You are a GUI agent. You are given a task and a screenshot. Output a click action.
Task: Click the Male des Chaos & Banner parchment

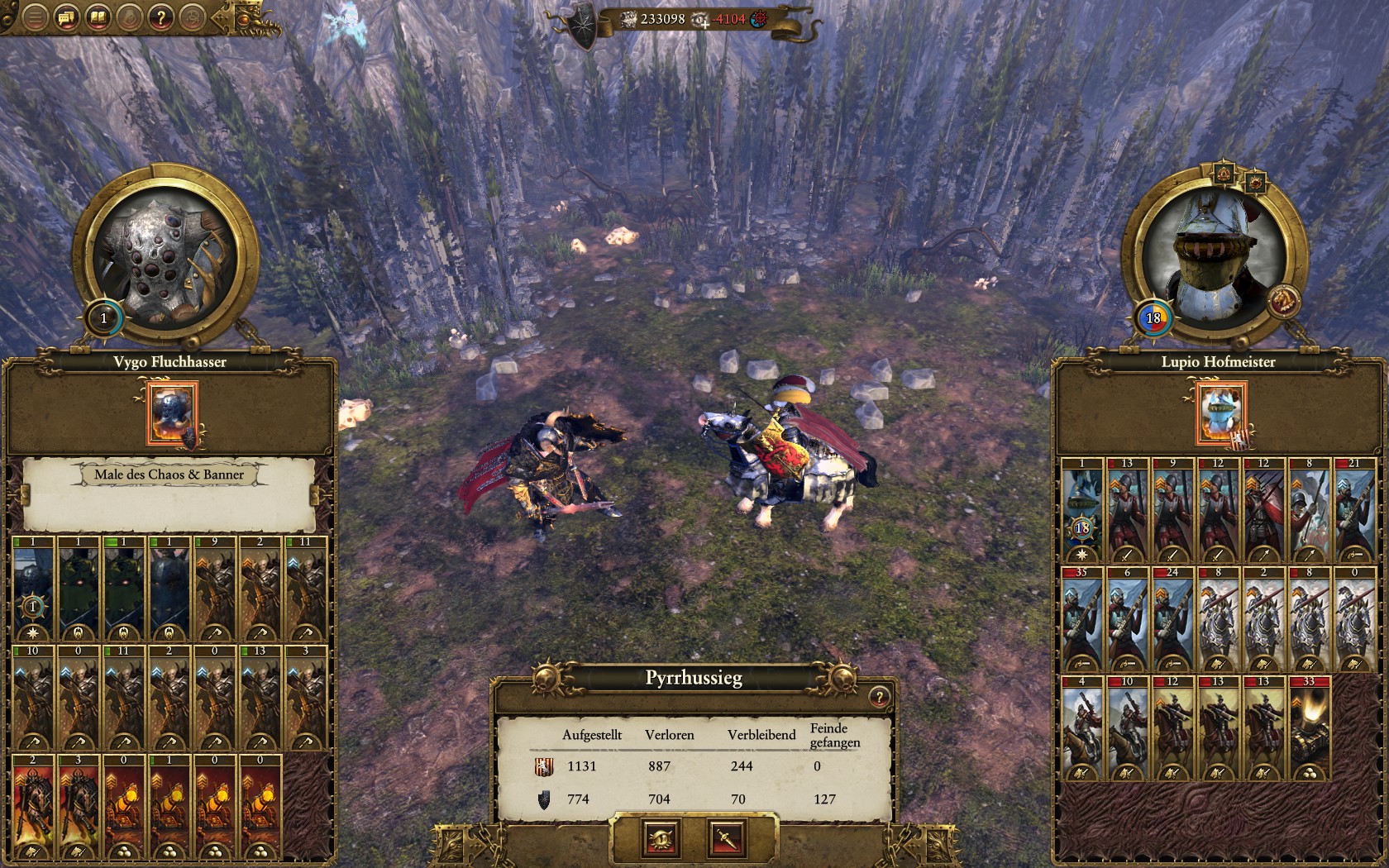169,494
